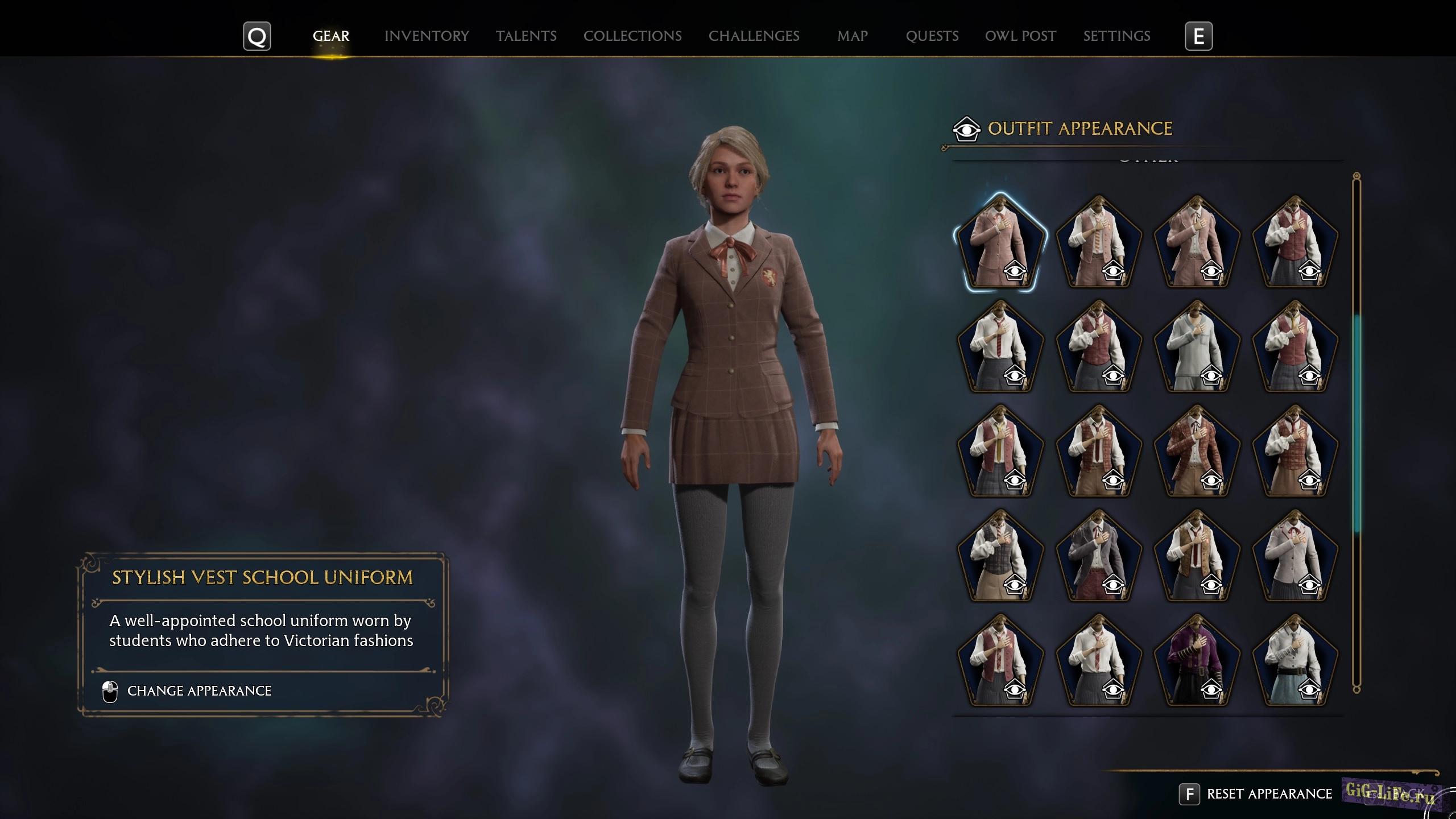1456x819 pixels.
Task: Choose the purple outfit appearance
Action: coord(1197,660)
